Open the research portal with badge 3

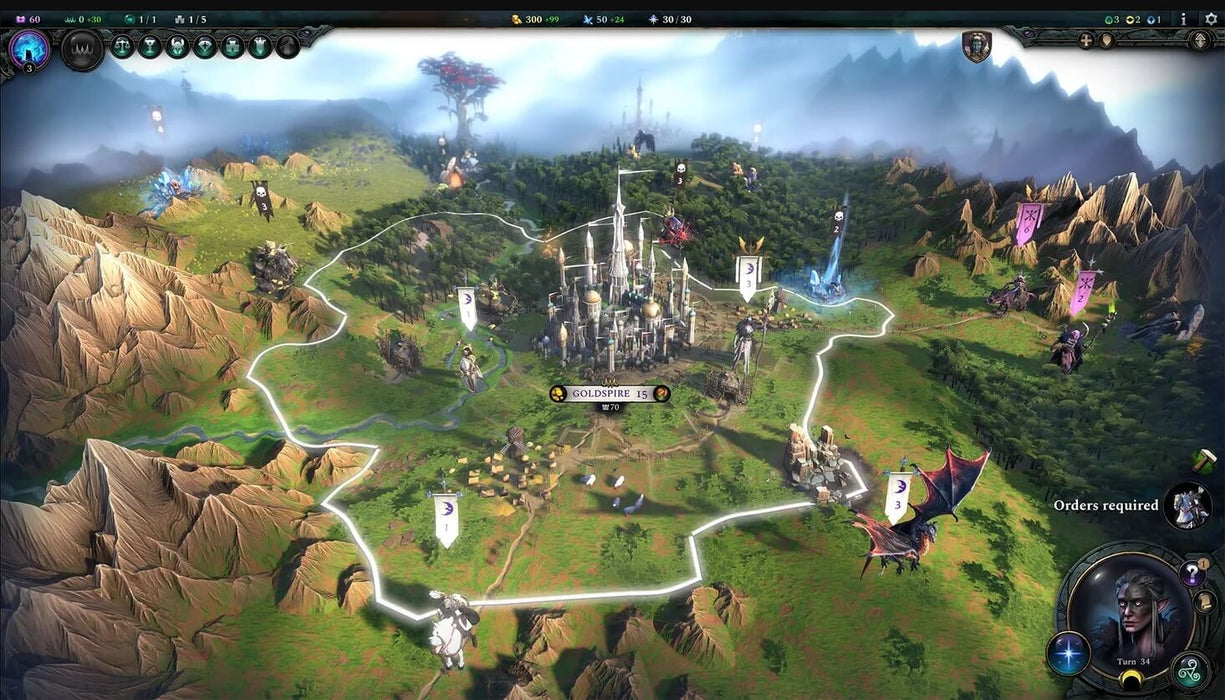tap(29, 48)
